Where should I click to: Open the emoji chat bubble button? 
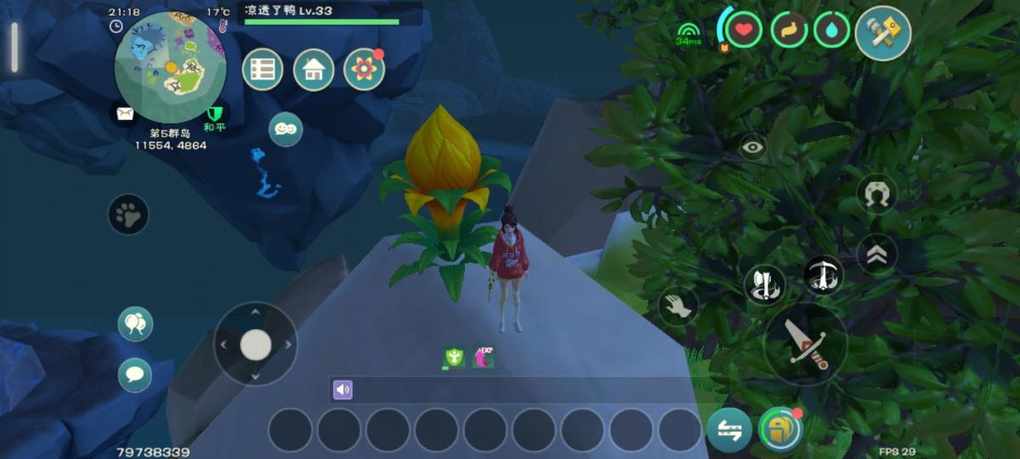(x=286, y=129)
